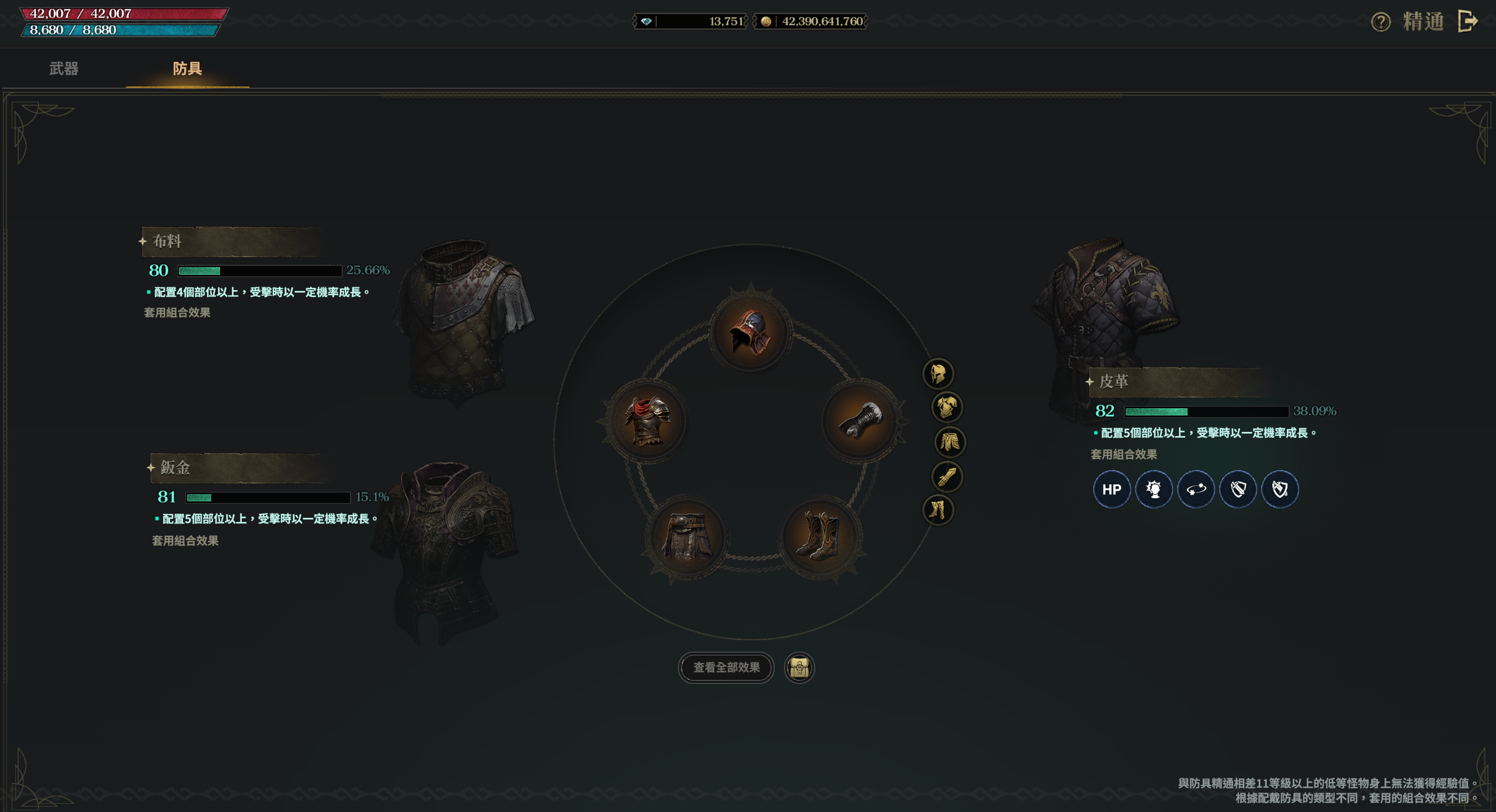Click the gold helmet filter icon
The height and width of the screenshot is (812, 1496).
938,374
